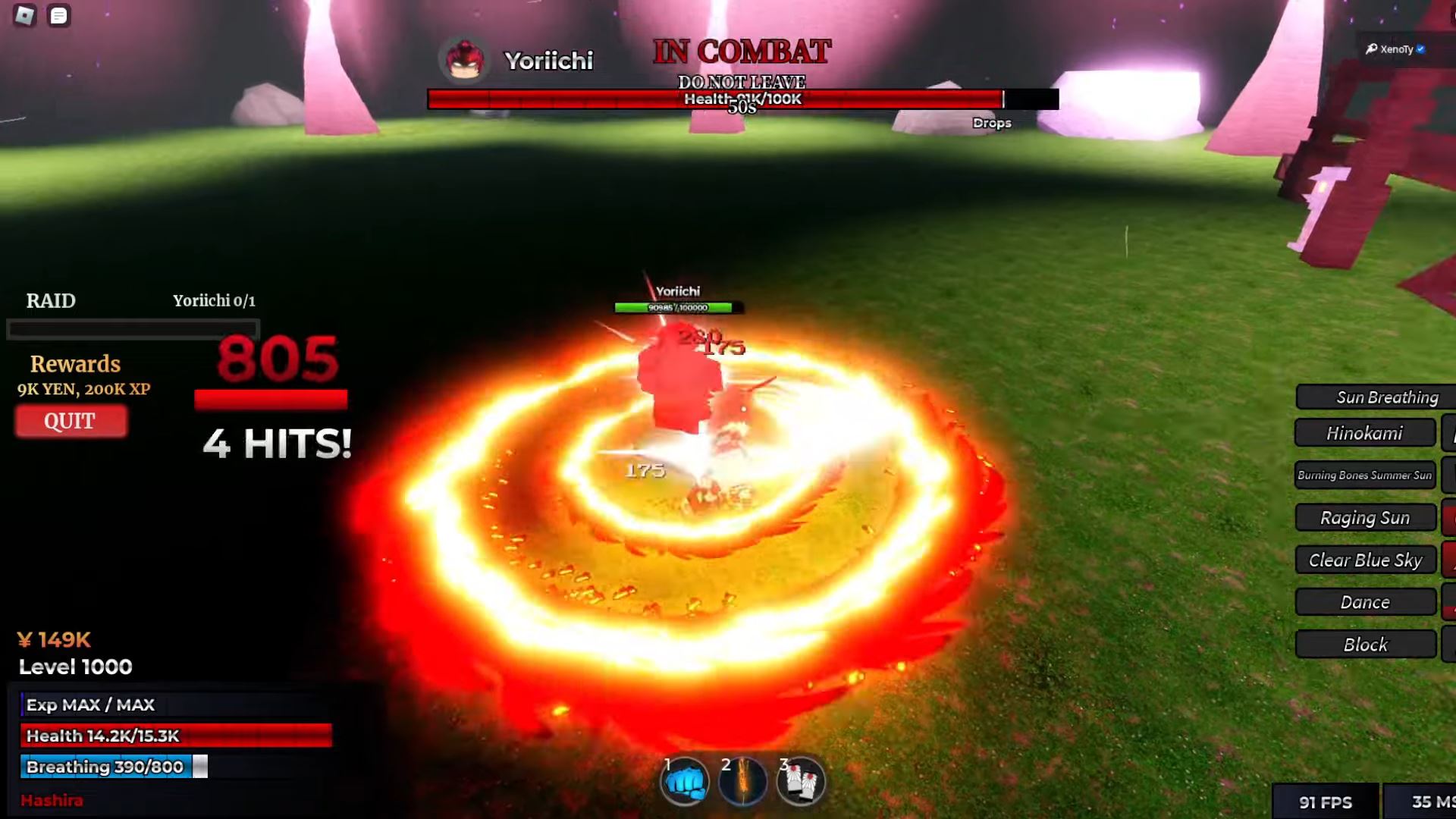The width and height of the screenshot is (1456, 819).
Task: Activate the Dance skill
Action: (x=1364, y=602)
